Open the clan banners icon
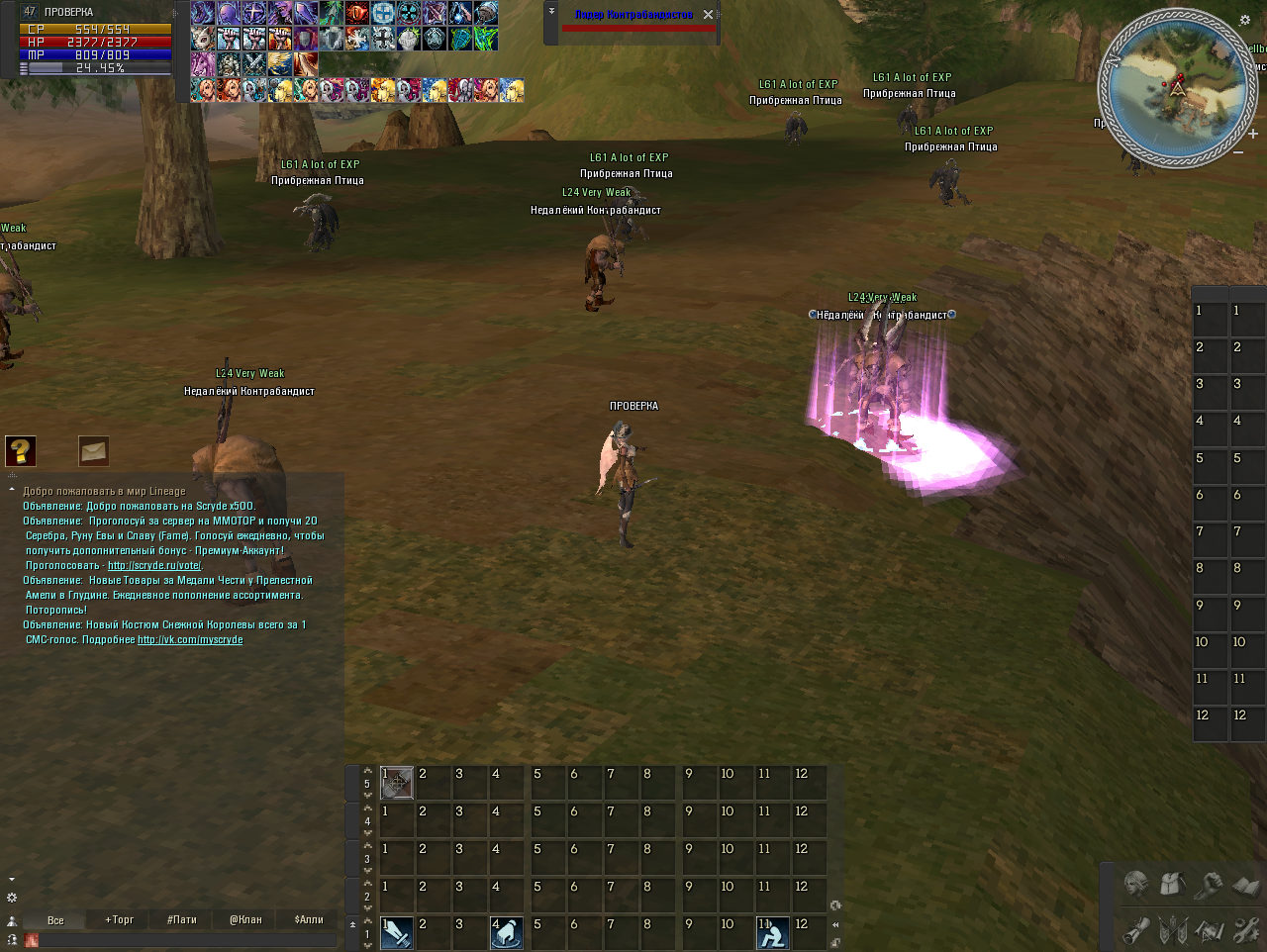This screenshot has height=952, width=1267. (1172, 930)
